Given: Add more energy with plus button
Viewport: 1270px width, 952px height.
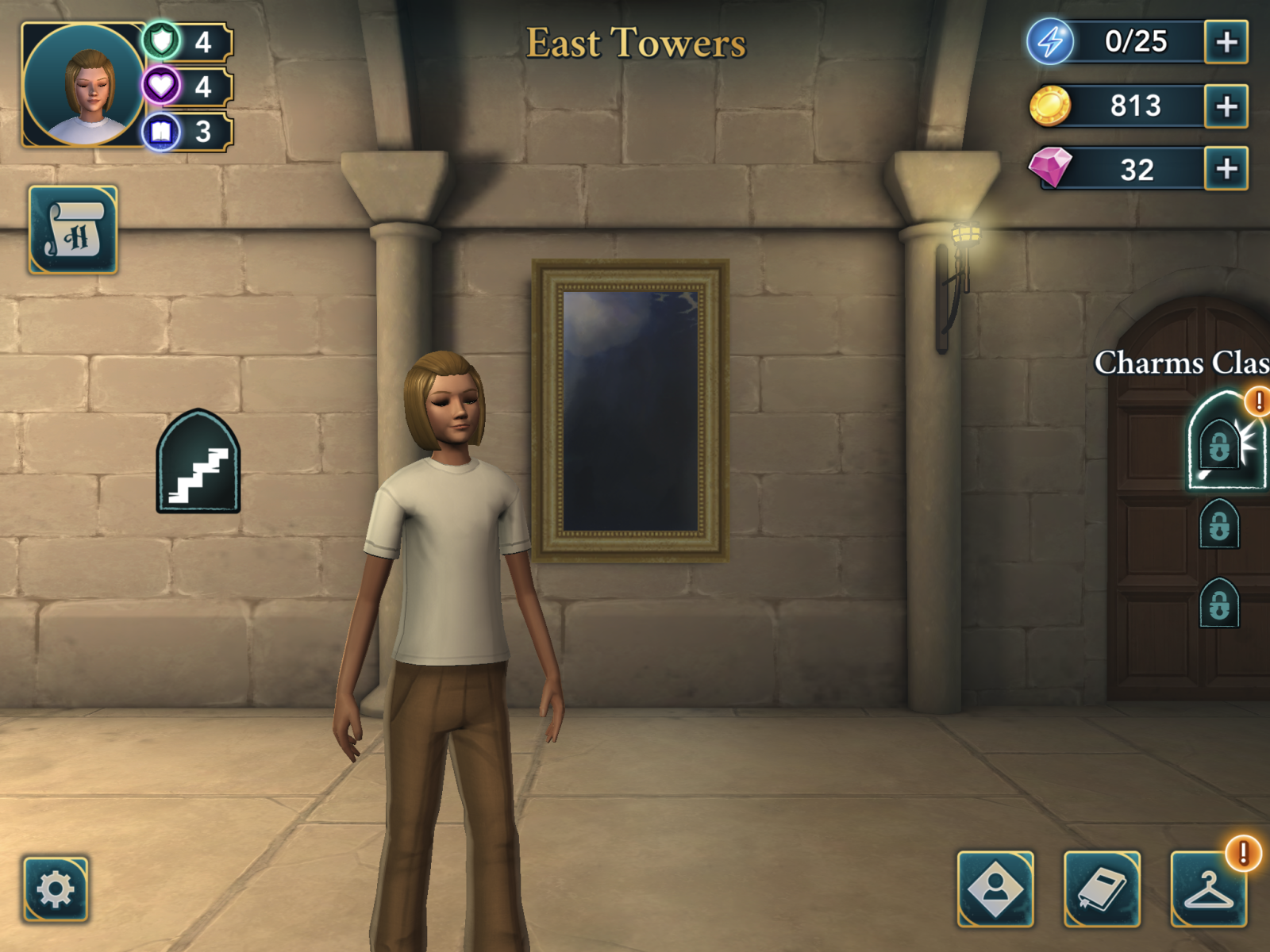Looking at the screenshot, I should click(x=1226, y=42).
